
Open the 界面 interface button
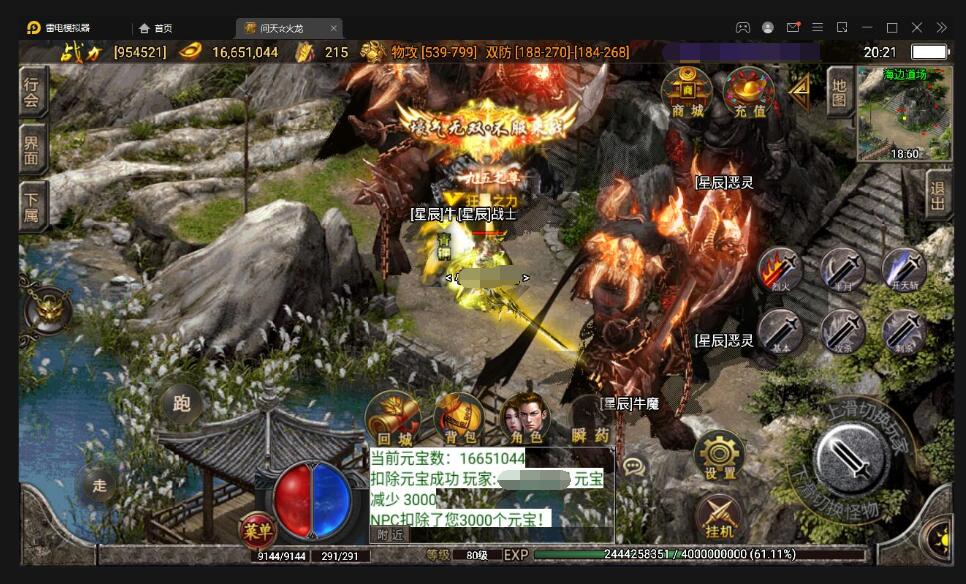click(33, 150)
